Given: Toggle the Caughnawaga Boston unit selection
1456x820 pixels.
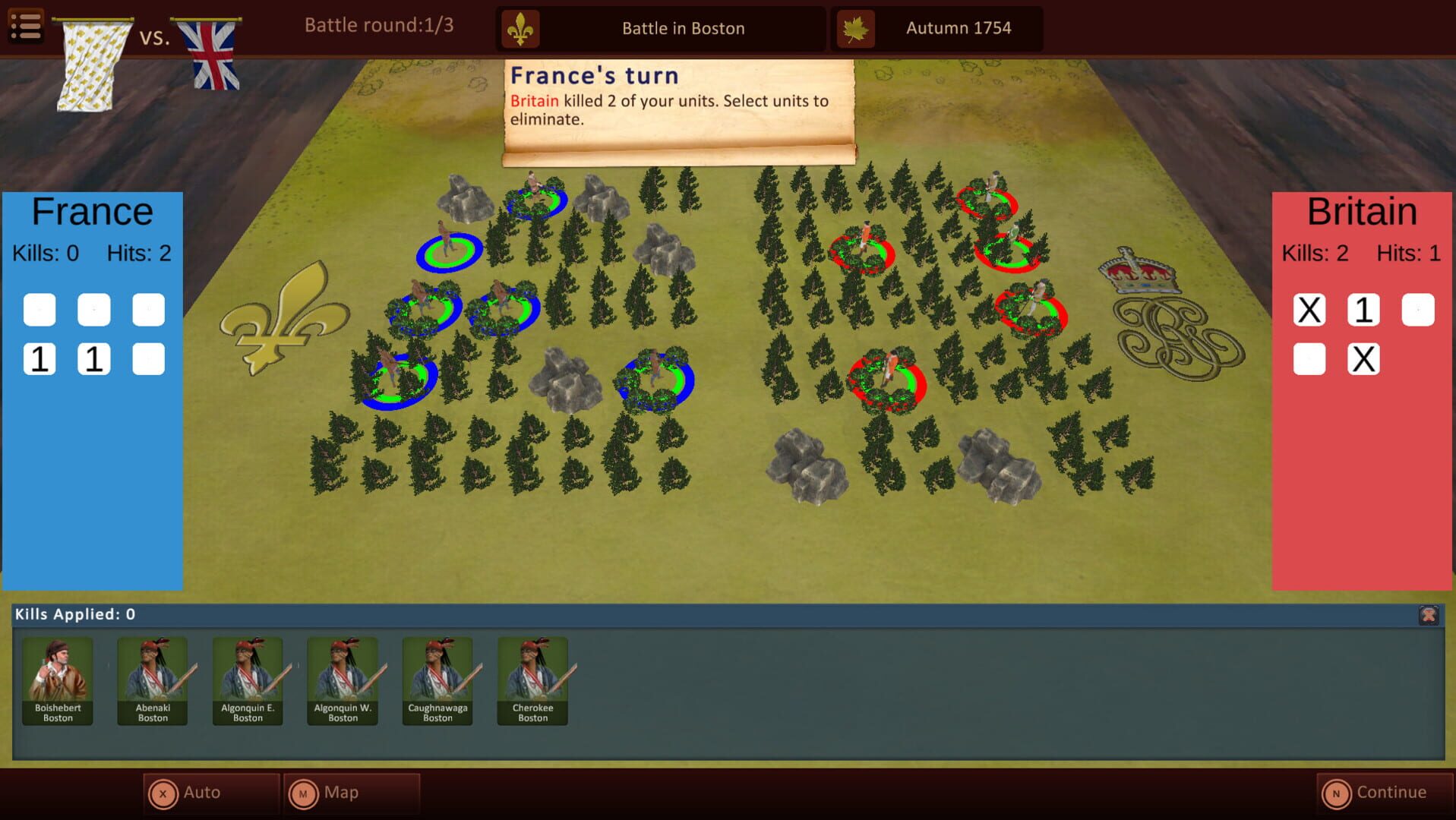Looking at the screenshot, I should point(437,680).
